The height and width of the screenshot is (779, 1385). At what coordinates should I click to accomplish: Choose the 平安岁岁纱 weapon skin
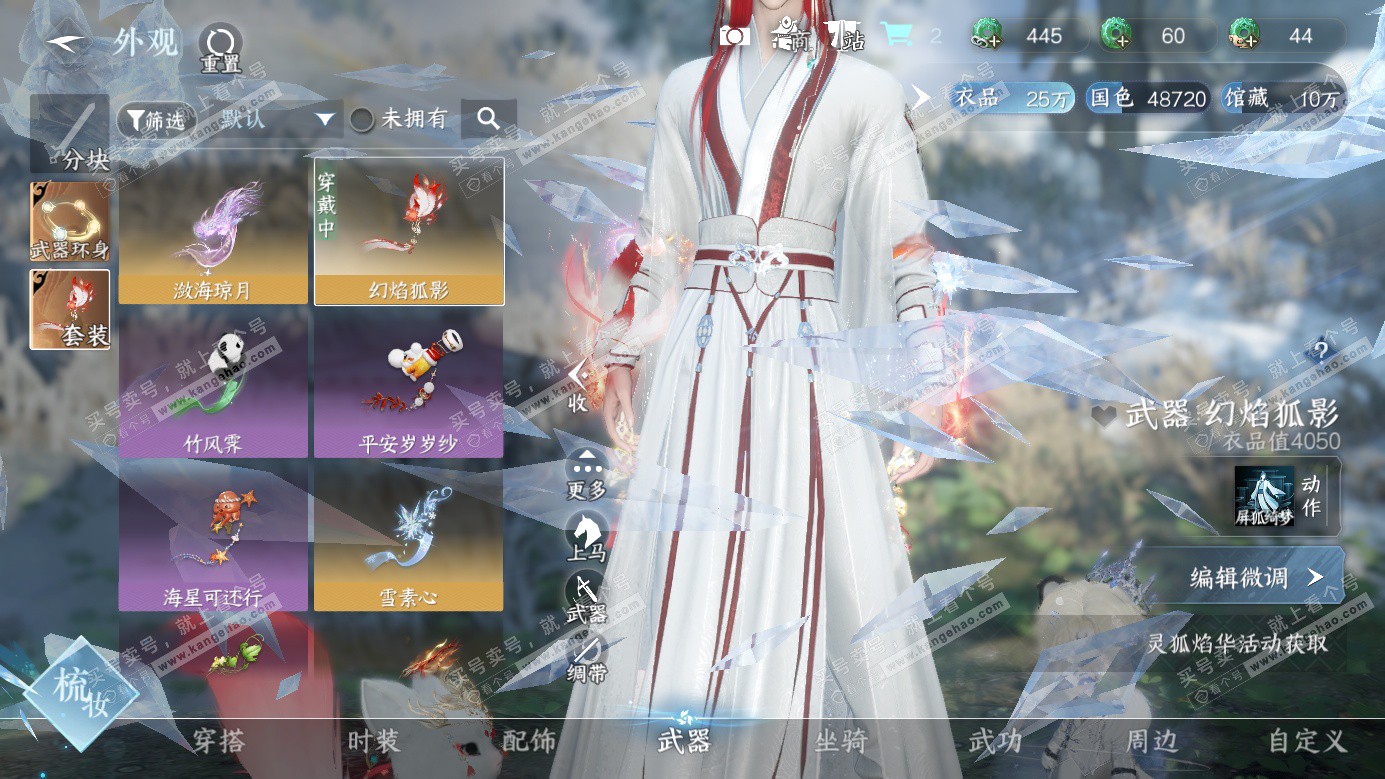coord(408,385)
